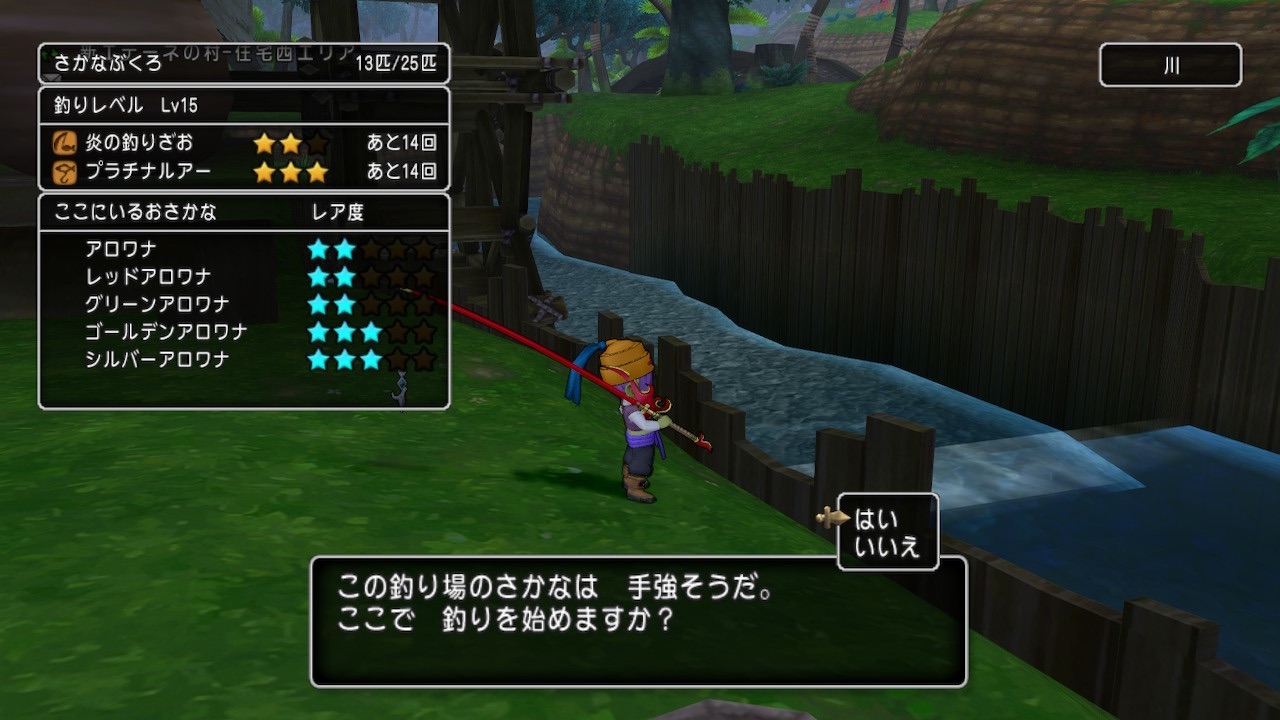
Task: Click the third empty star beside 炎の釣りざお
Action: pyautogui.click(x=316, y=142)
